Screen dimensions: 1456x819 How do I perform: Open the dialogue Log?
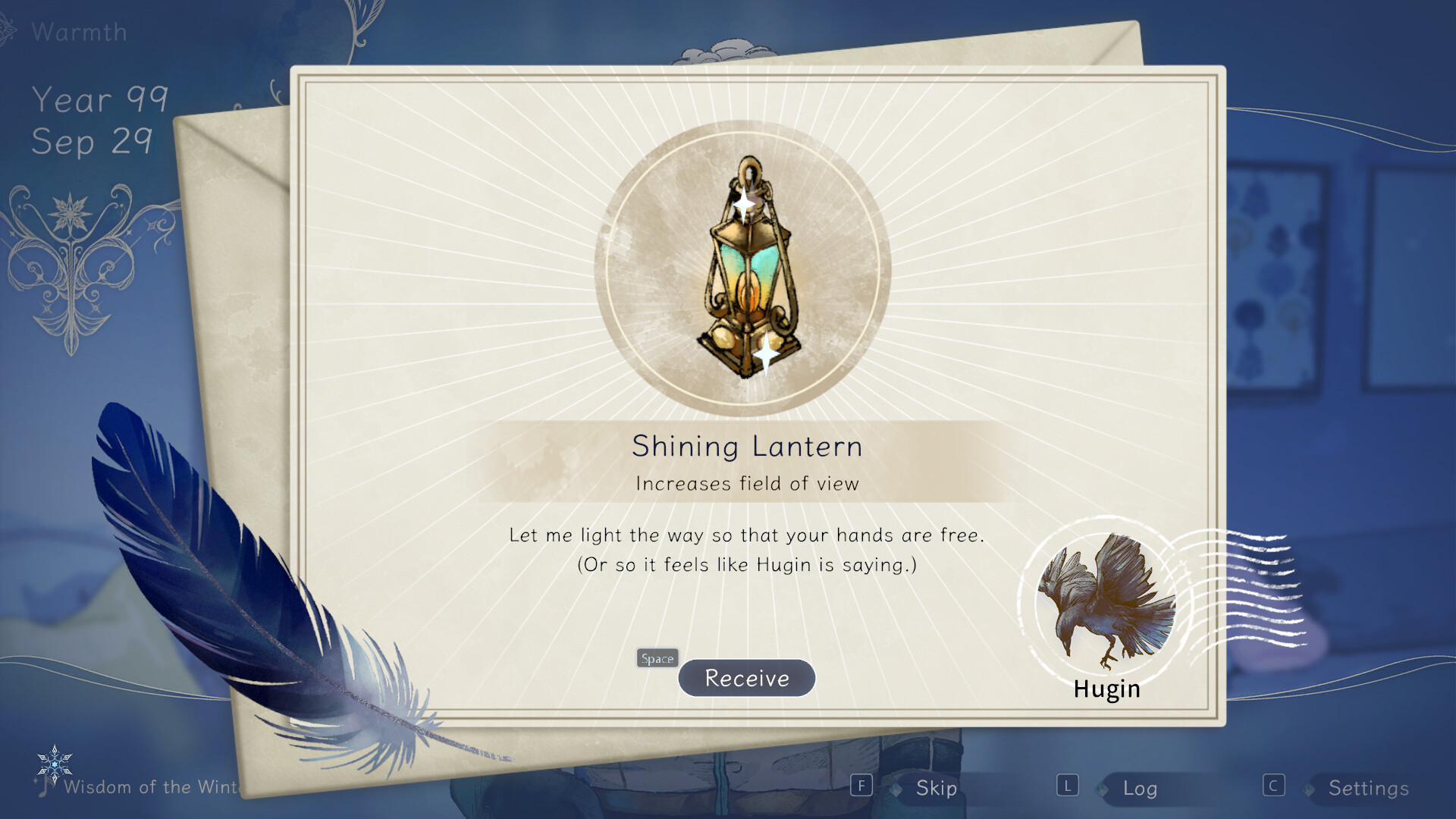pyautogui.click(x=1140, y=789)
